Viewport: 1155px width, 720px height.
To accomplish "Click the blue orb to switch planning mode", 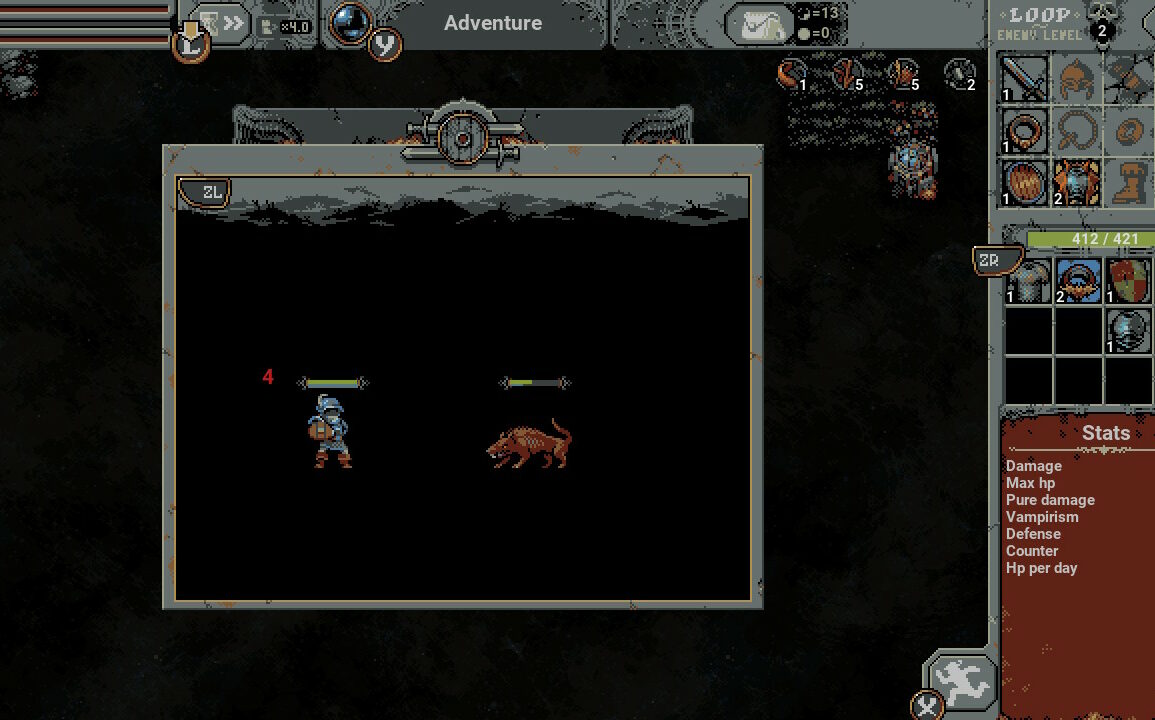I will [350, 23].
